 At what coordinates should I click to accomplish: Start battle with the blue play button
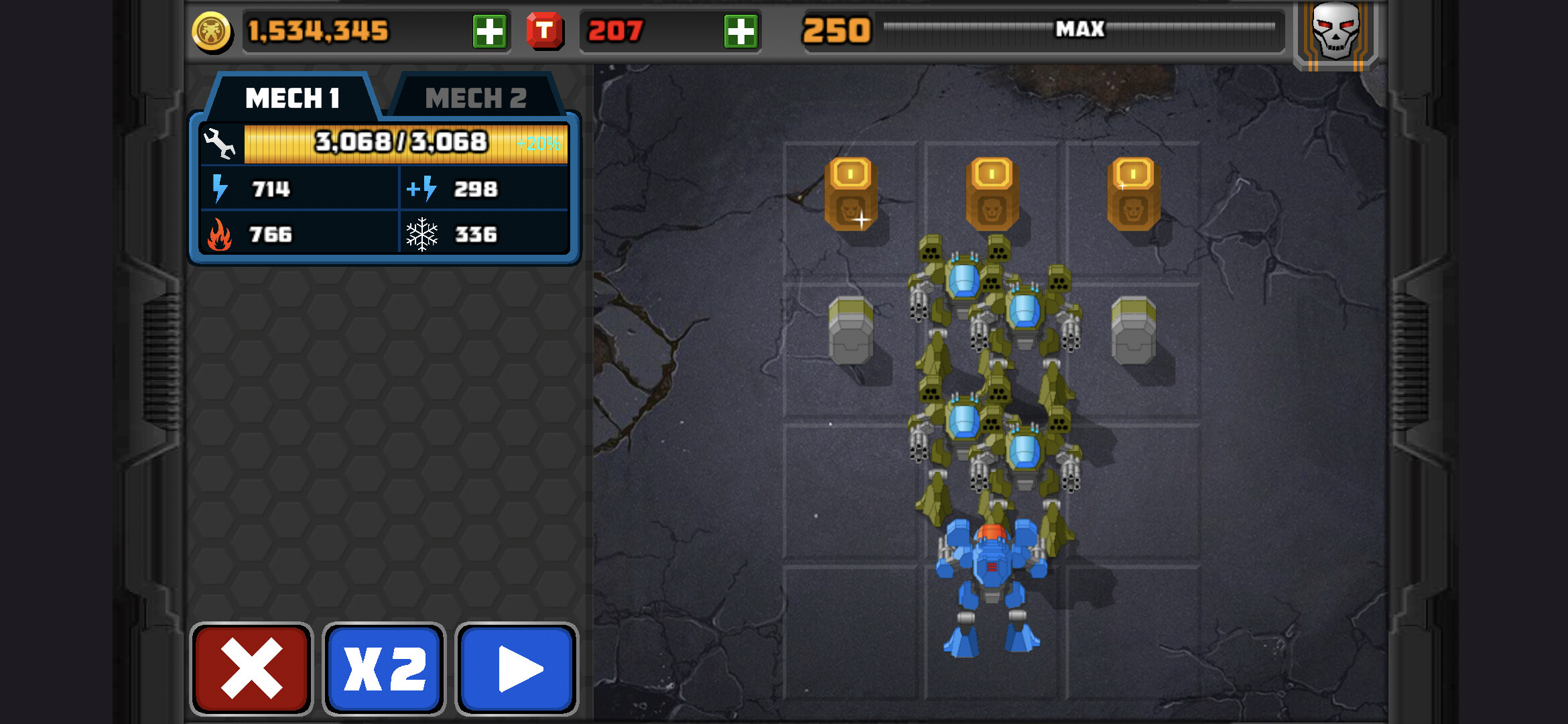517,668
